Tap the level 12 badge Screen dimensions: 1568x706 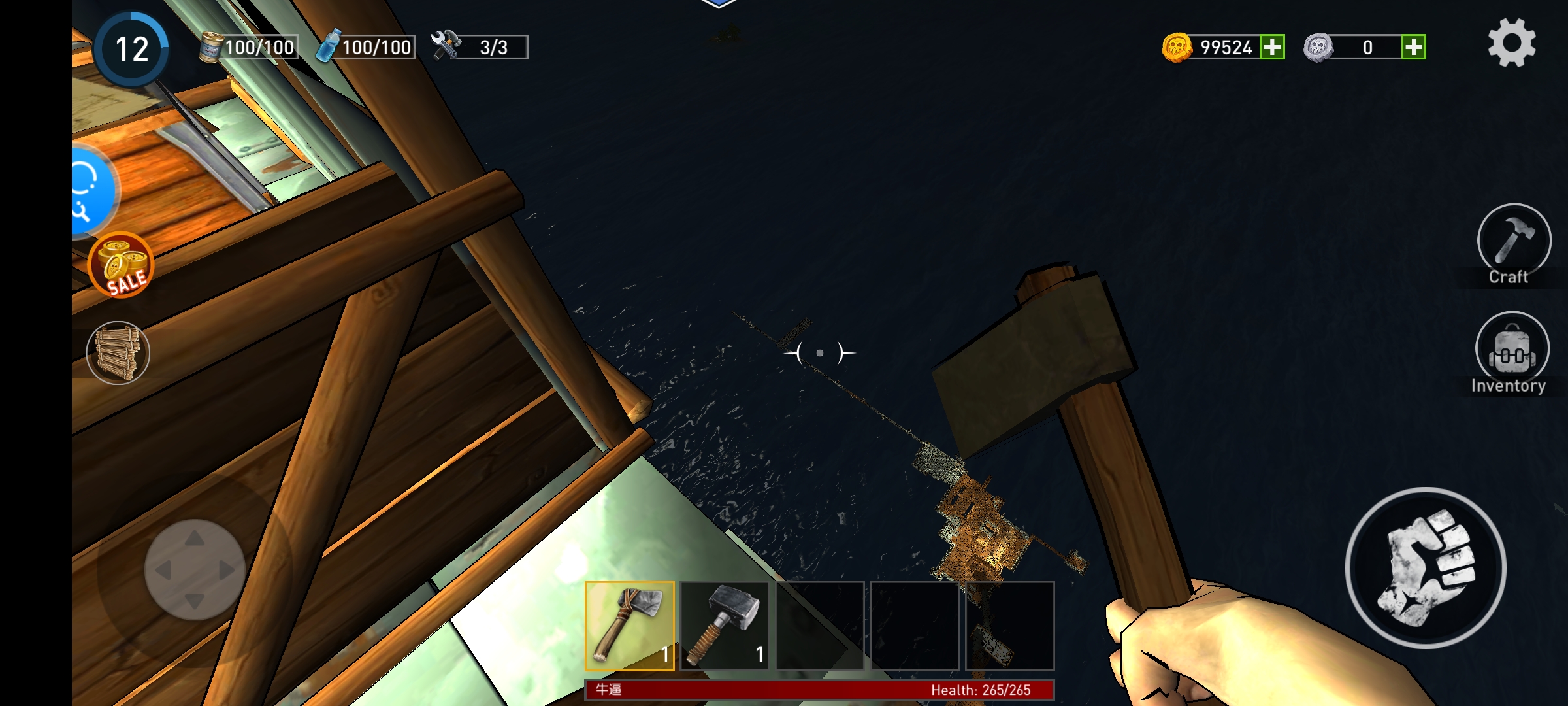click(132, 49)
